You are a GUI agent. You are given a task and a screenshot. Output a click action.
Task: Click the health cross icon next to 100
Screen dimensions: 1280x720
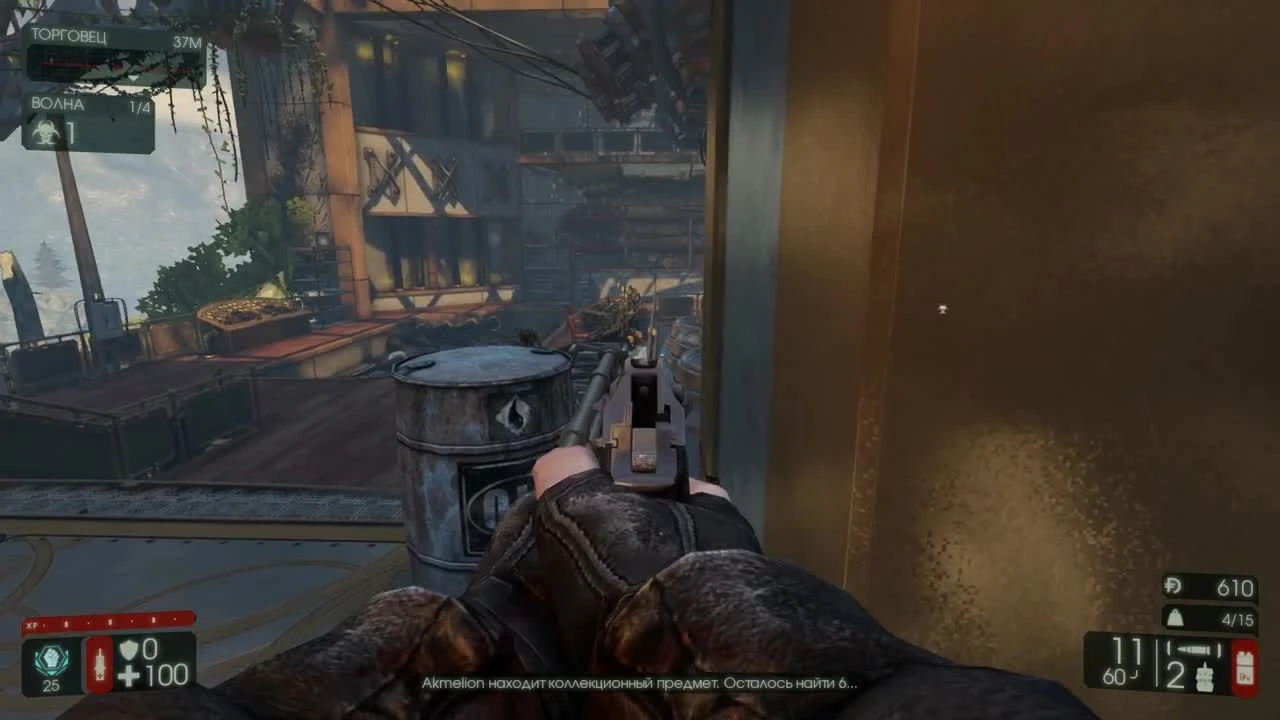pos(128,674)
